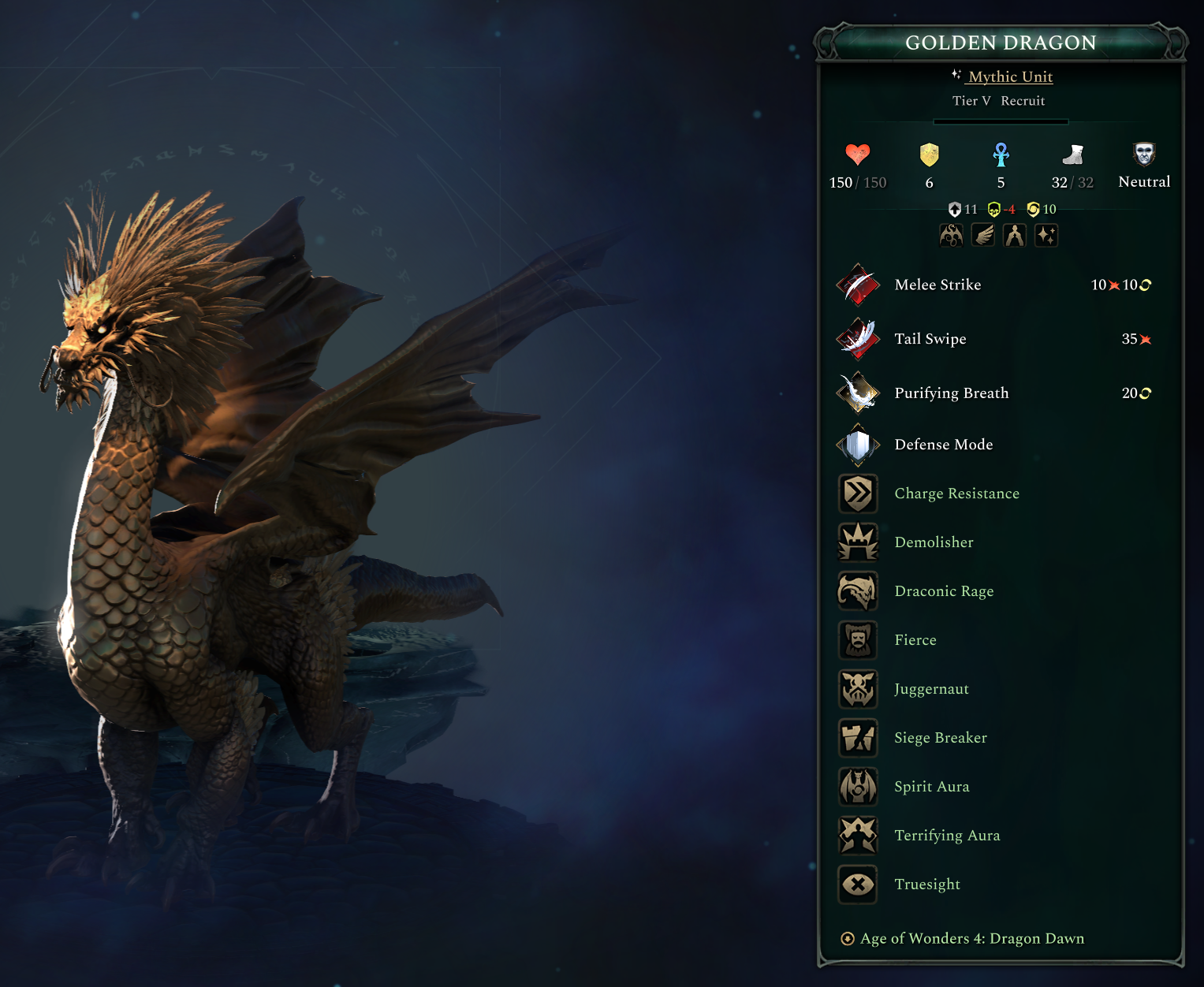1204x987 pixels.
Task: Select the sparkling Magic Origin trait icon
Action: [x=1046, y=235]
